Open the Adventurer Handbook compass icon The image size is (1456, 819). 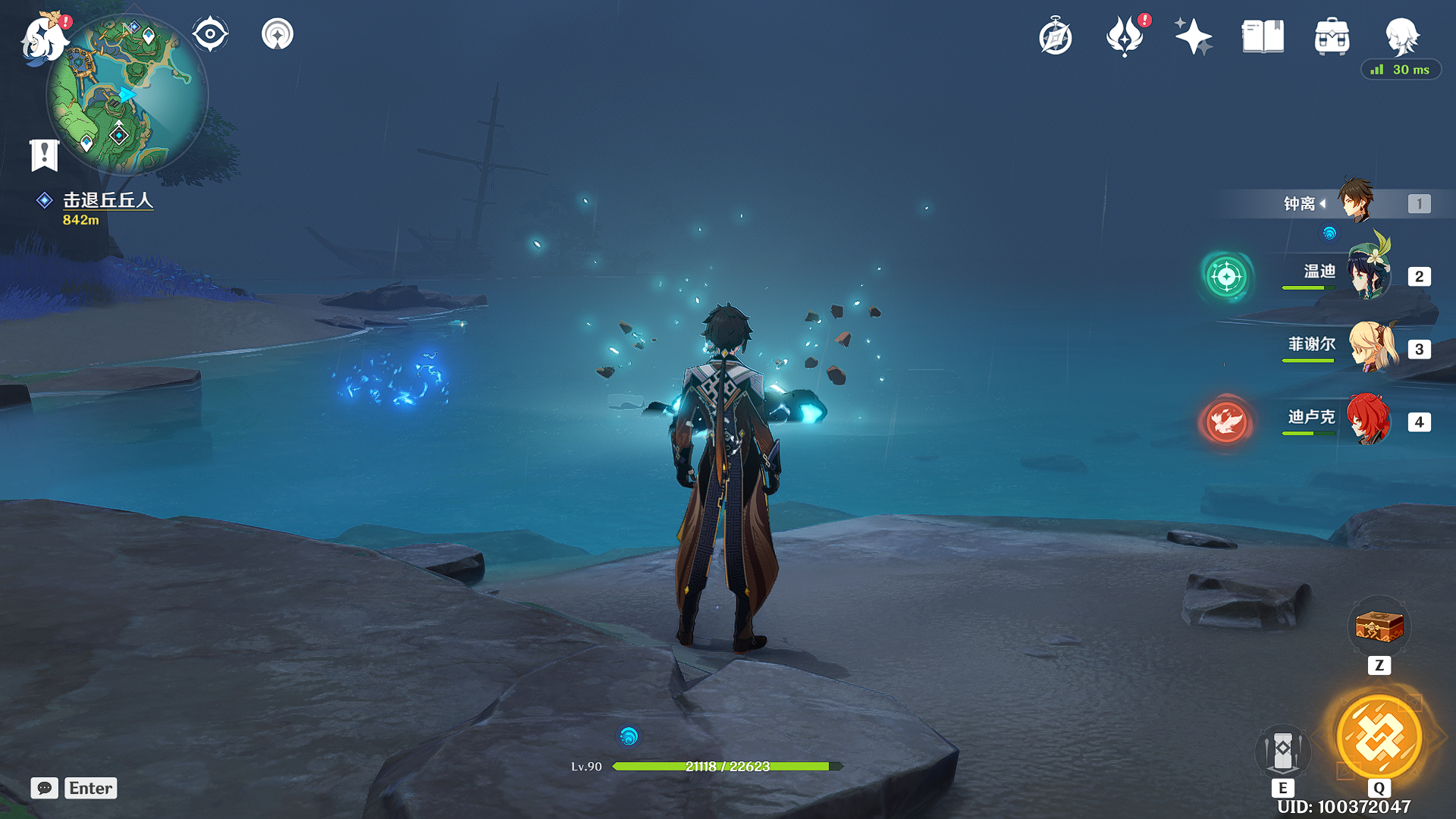coord(1055,37)
